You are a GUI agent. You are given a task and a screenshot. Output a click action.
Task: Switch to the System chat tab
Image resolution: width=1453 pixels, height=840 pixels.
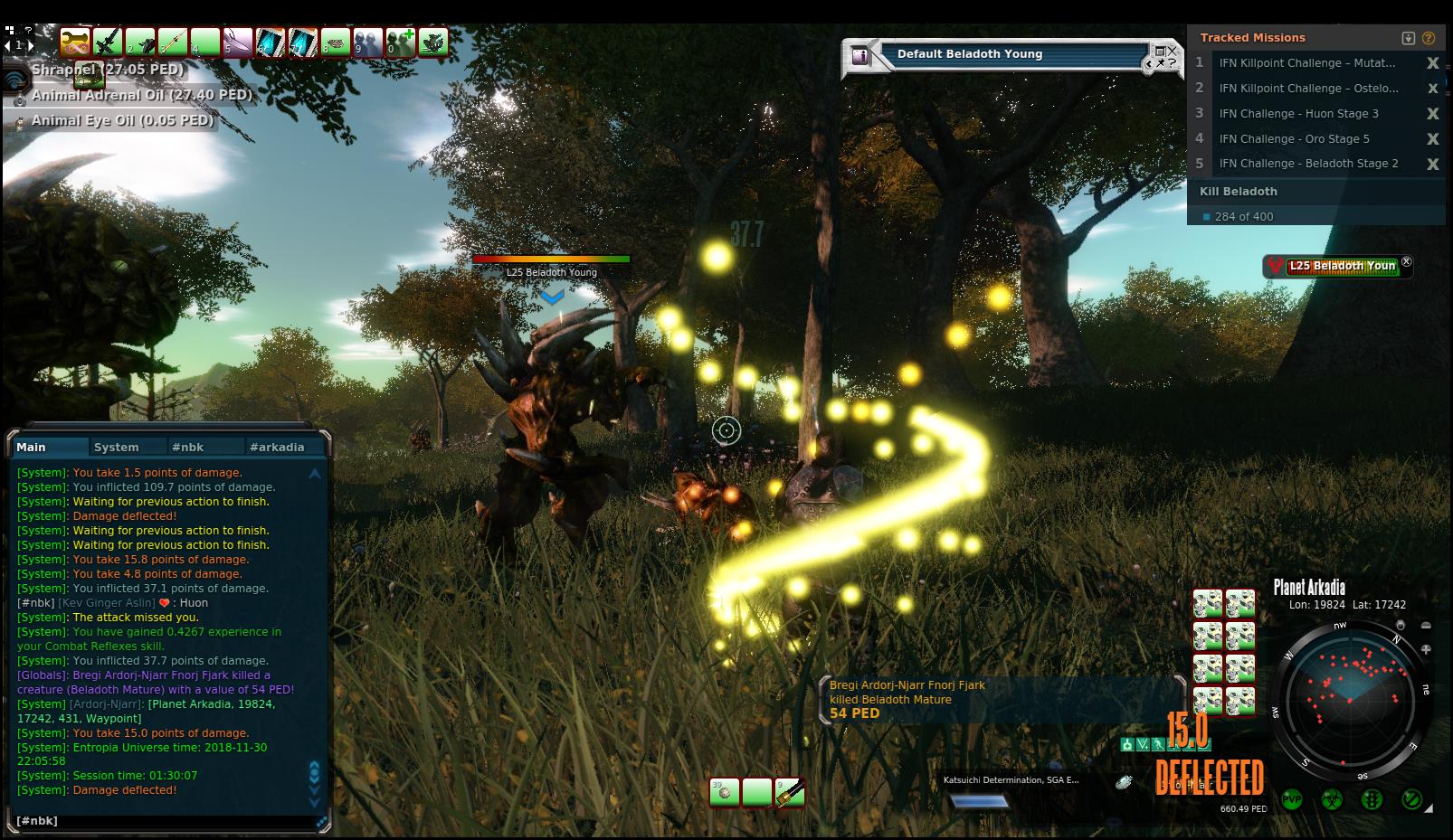coord(117,447)
